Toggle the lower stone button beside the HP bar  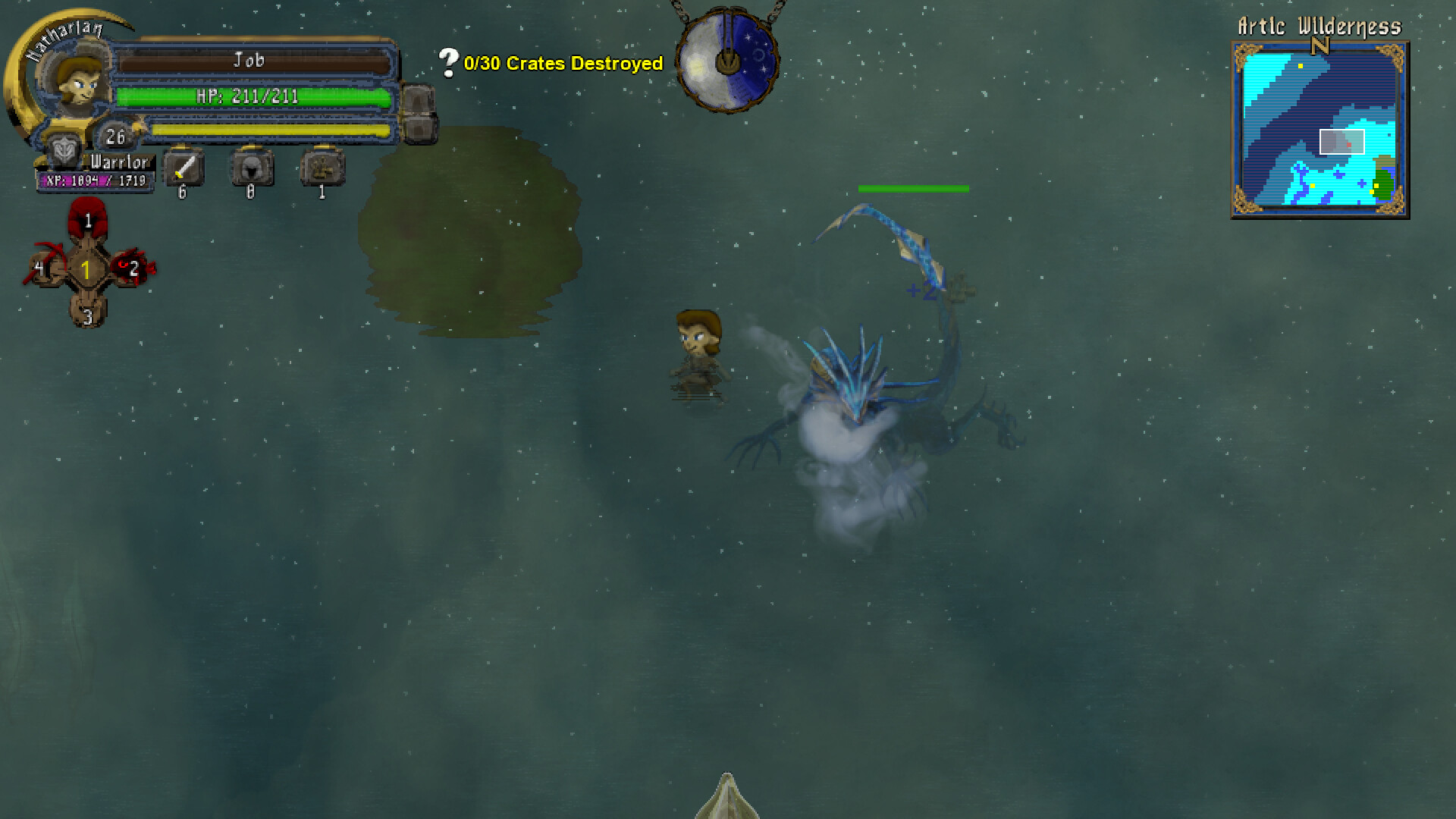421,130
